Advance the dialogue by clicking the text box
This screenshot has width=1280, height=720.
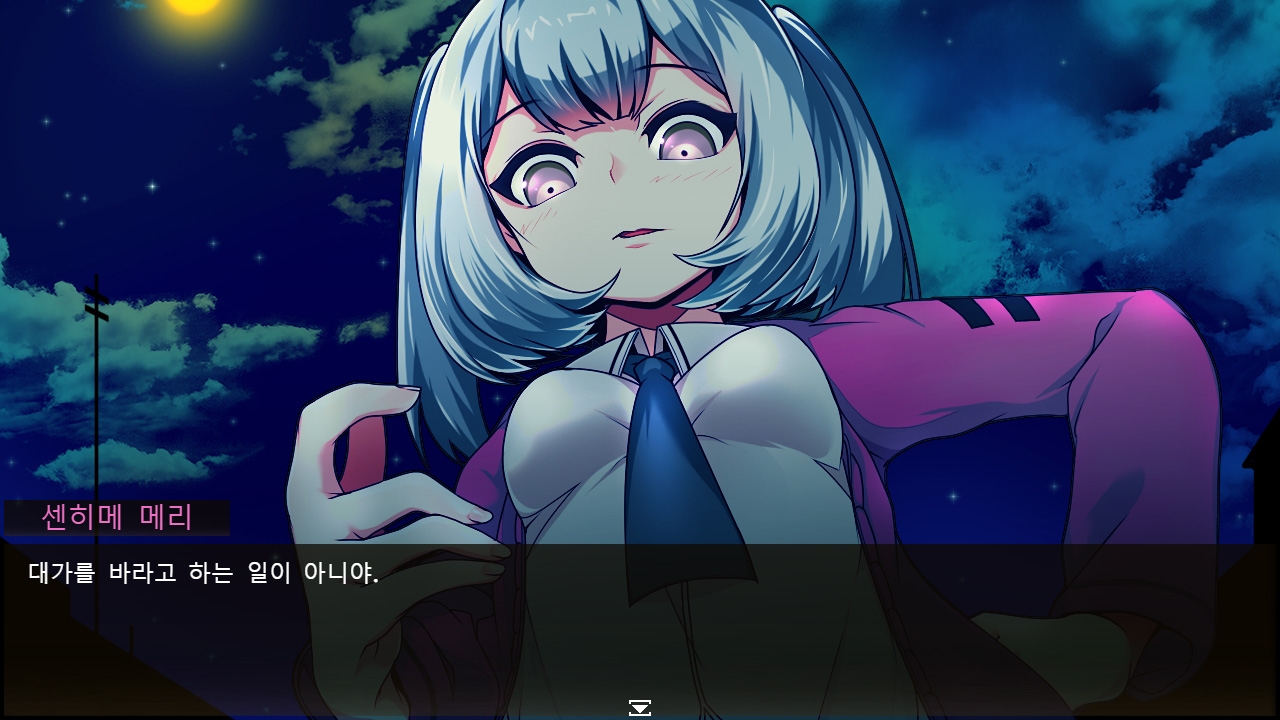pos(640,620)
